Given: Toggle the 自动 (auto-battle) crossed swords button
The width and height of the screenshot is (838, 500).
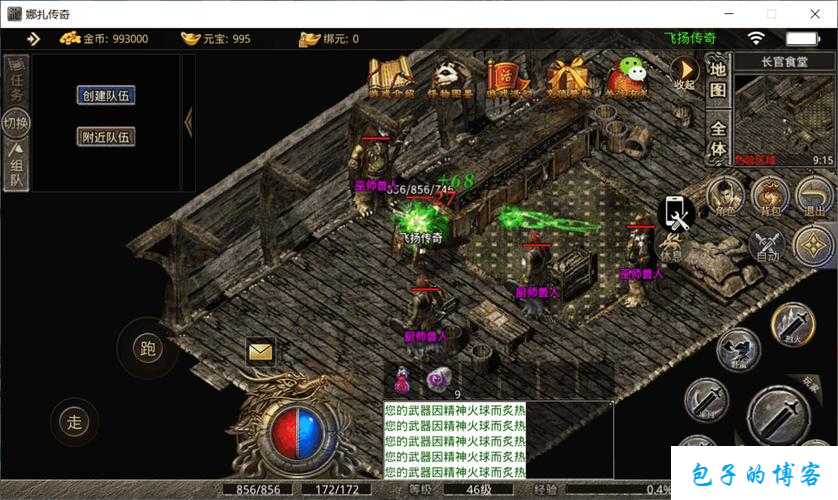Looking at the screenshot, I should 768,245.
